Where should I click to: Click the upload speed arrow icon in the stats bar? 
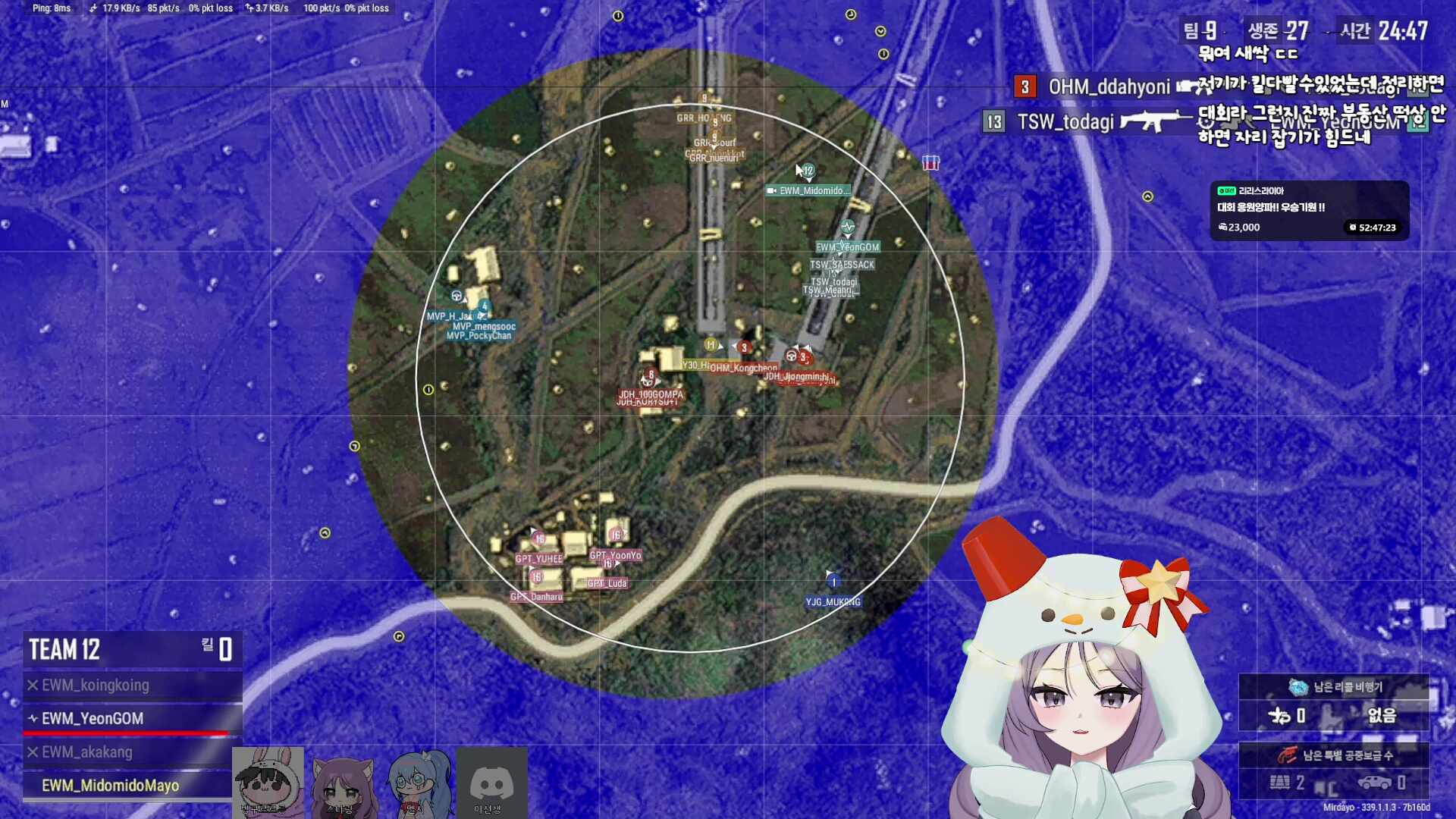click(247, 8)
